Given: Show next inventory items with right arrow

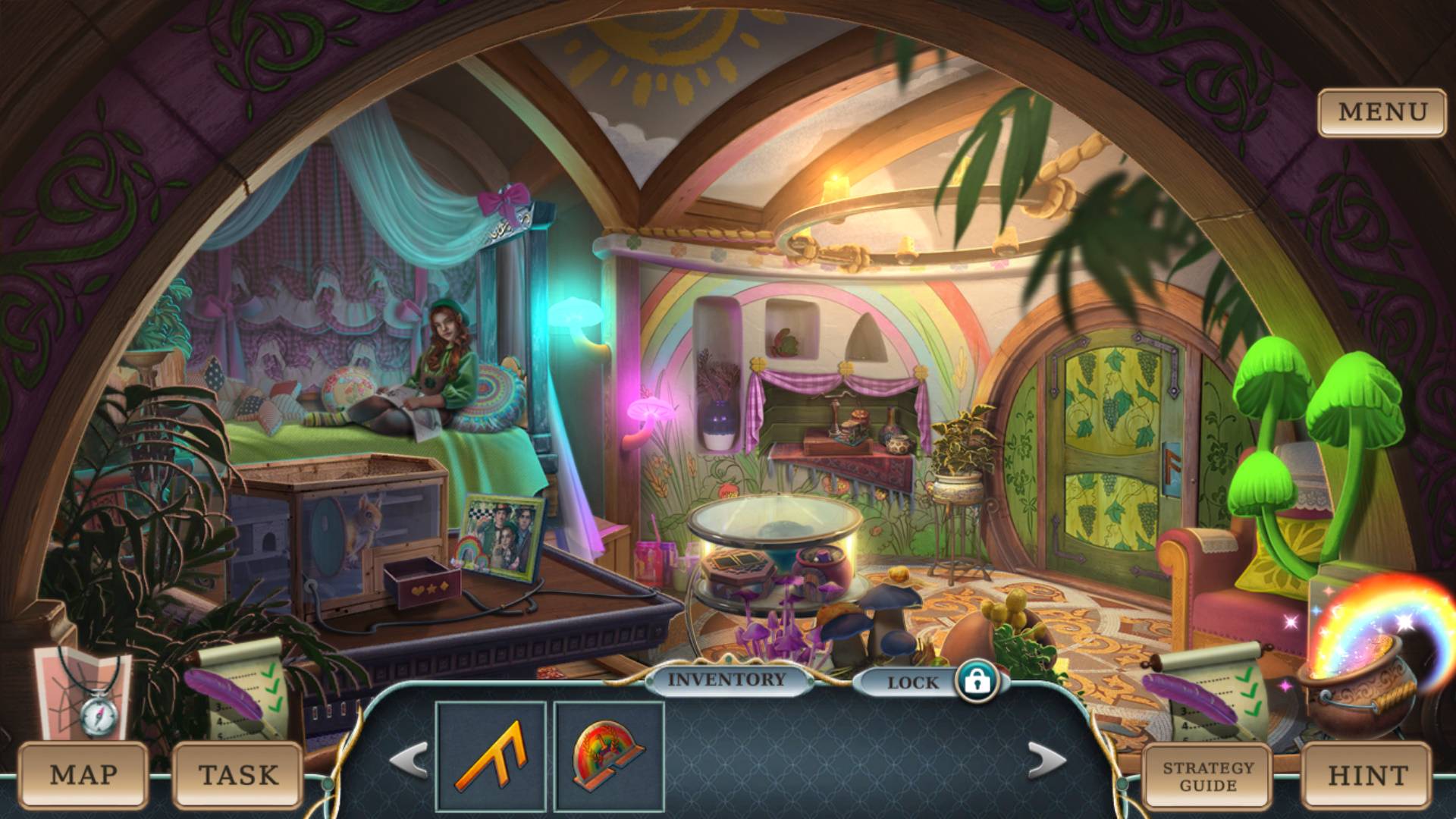Looking at the screenshot, I should [1047, 760].
